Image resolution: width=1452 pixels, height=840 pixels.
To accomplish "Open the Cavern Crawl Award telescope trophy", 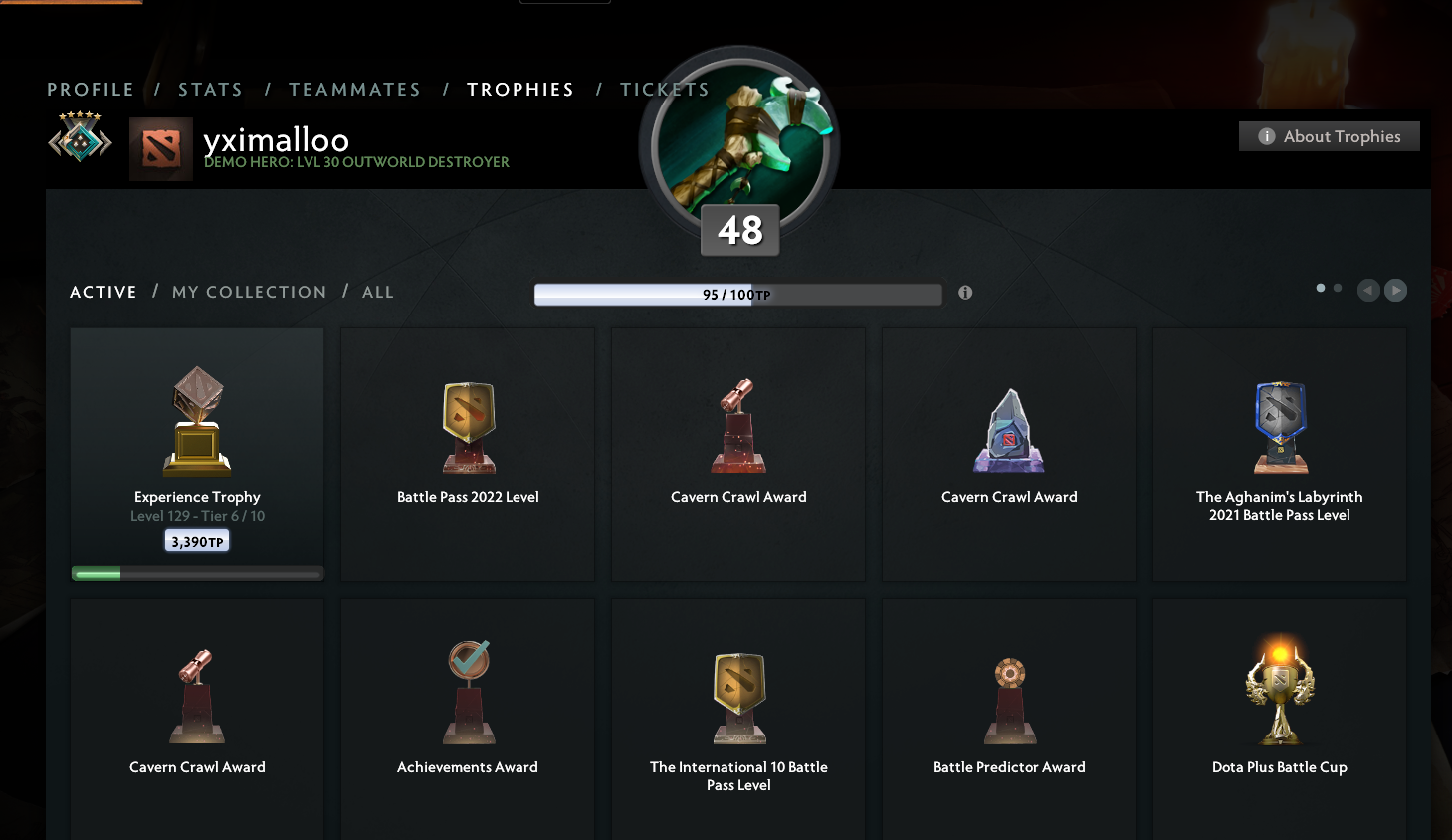I will coord(737,426).
